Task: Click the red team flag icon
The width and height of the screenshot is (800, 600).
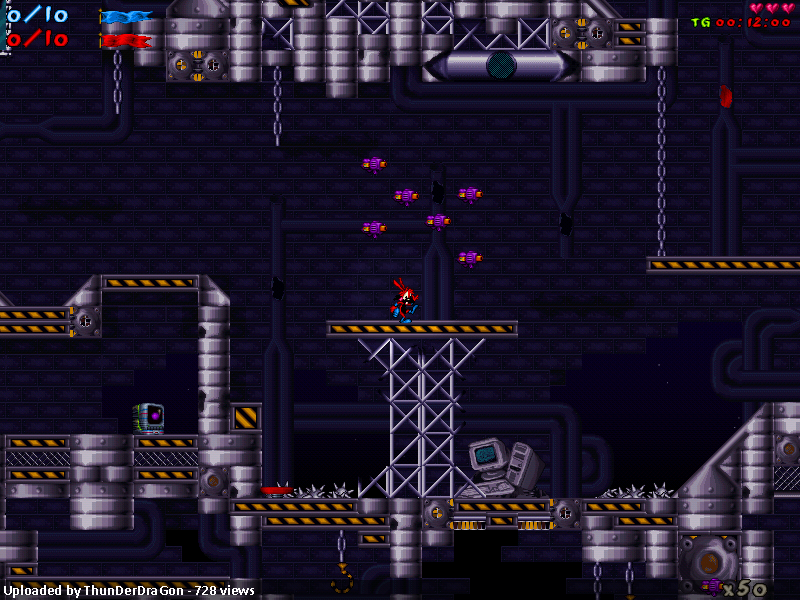Action: pyautogui.click(x=126, y=41)
